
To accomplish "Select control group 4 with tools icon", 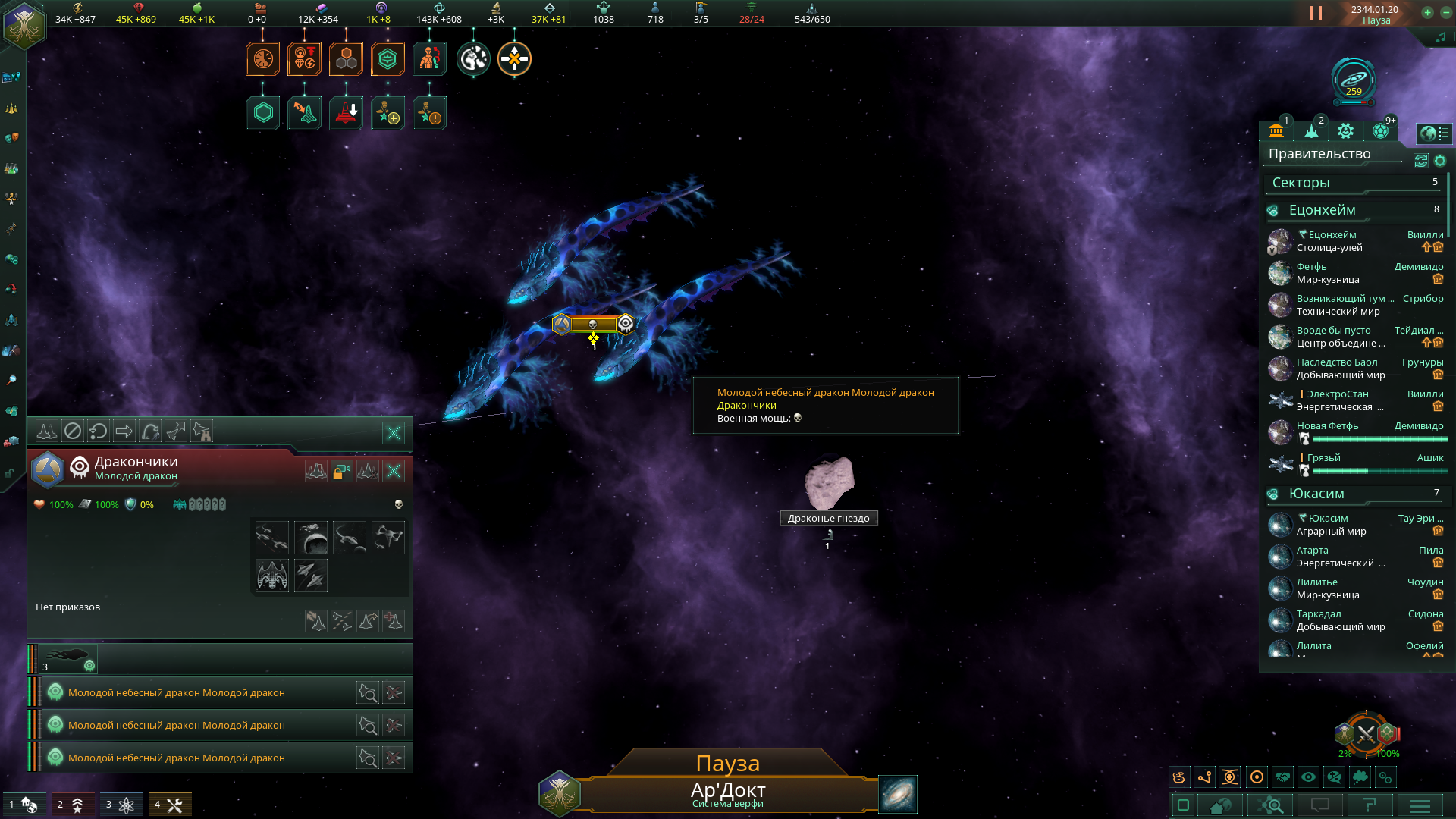I will point(169,805).
